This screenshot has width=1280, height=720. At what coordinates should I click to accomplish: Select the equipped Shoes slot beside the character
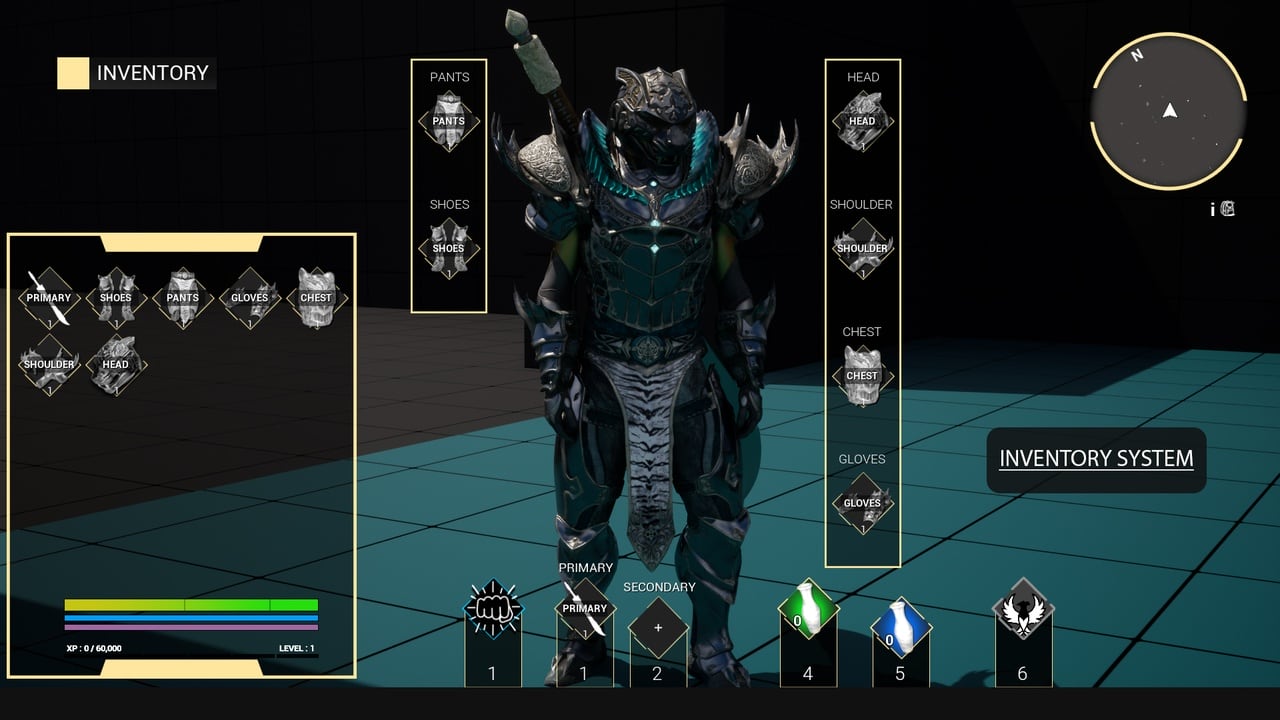449,248
